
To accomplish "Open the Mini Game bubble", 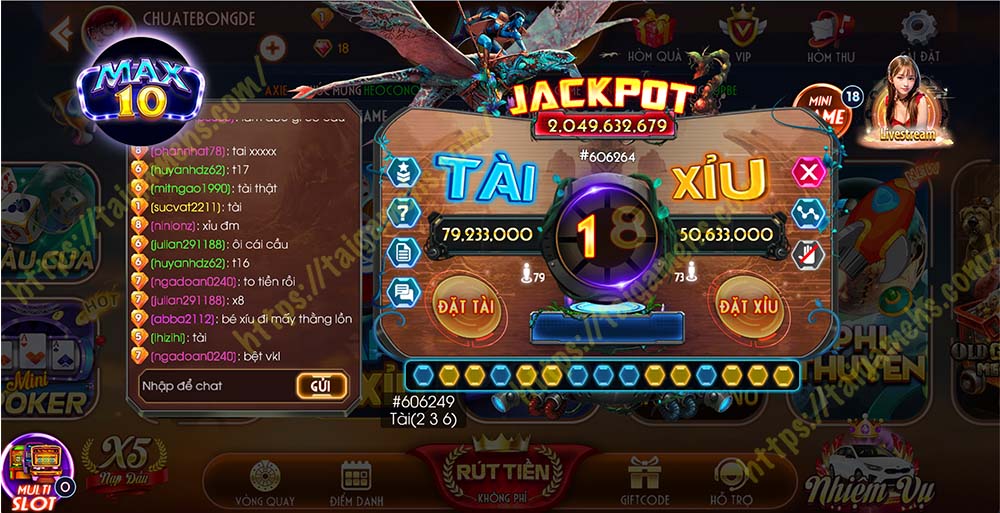I will [825, 112].
